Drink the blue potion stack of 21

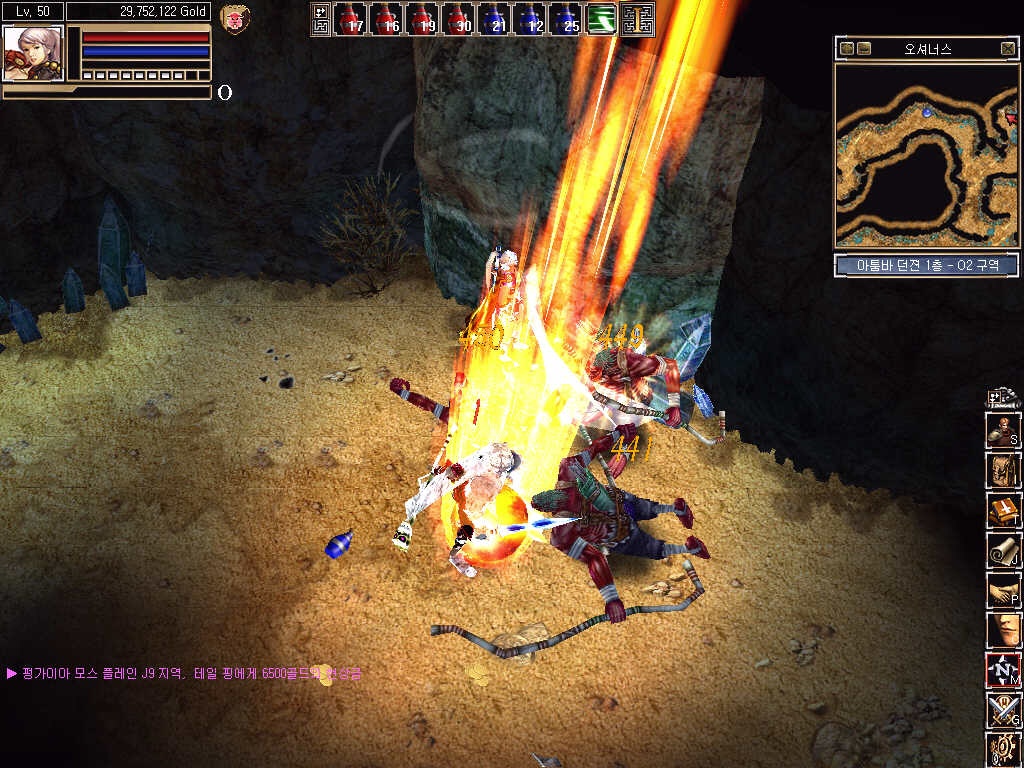[493, 20]
